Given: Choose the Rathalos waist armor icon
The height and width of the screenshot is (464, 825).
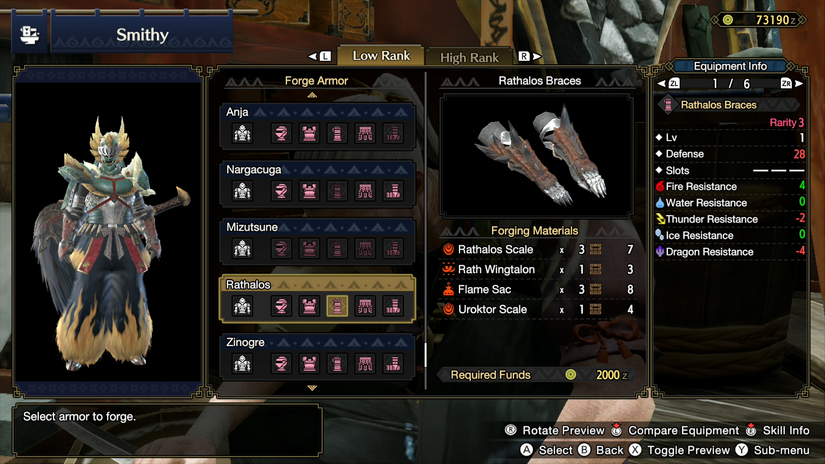Looking at the screenshot, I should pos(365,306).
